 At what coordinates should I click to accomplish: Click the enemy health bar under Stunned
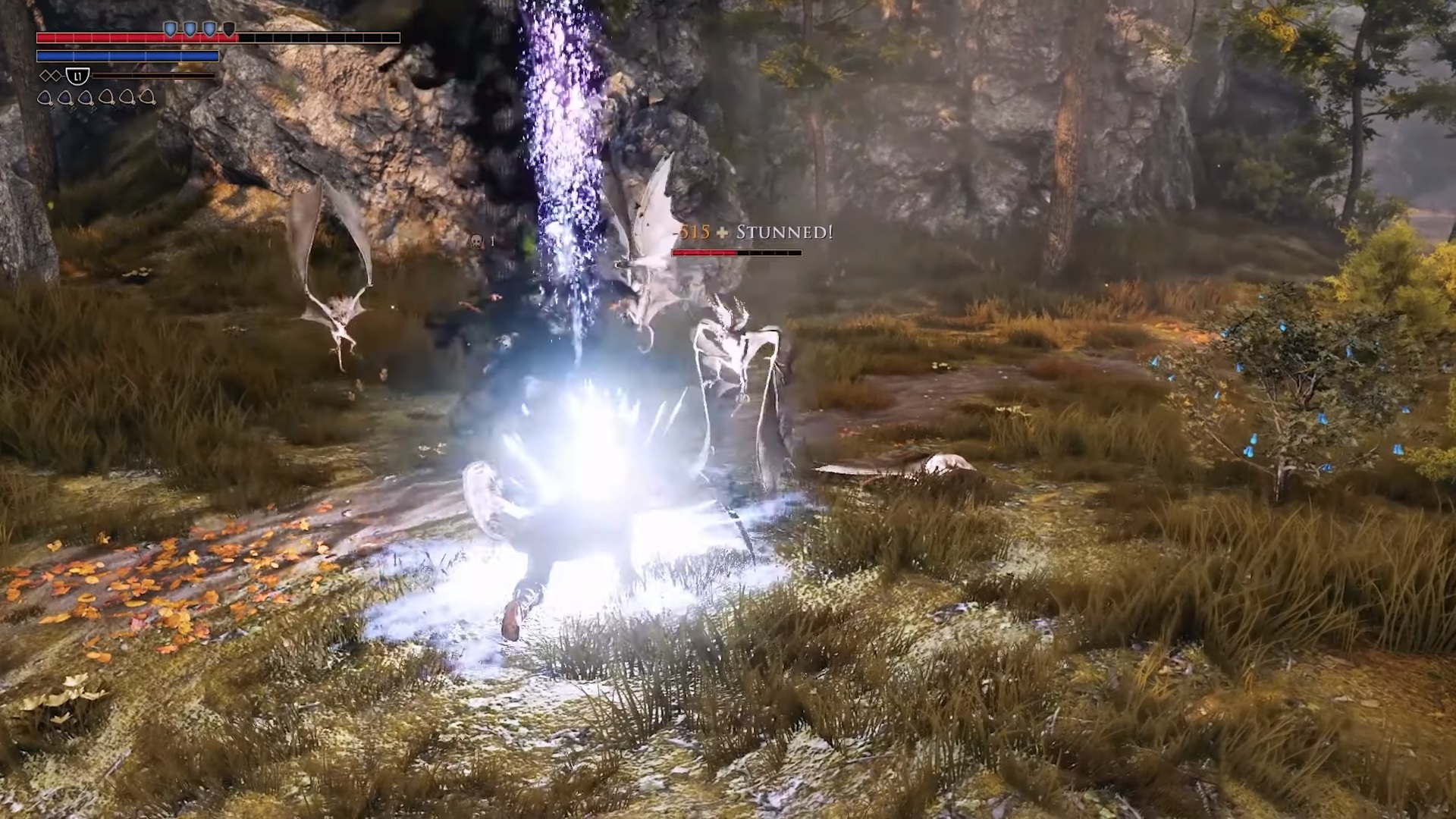click(736, 253)
